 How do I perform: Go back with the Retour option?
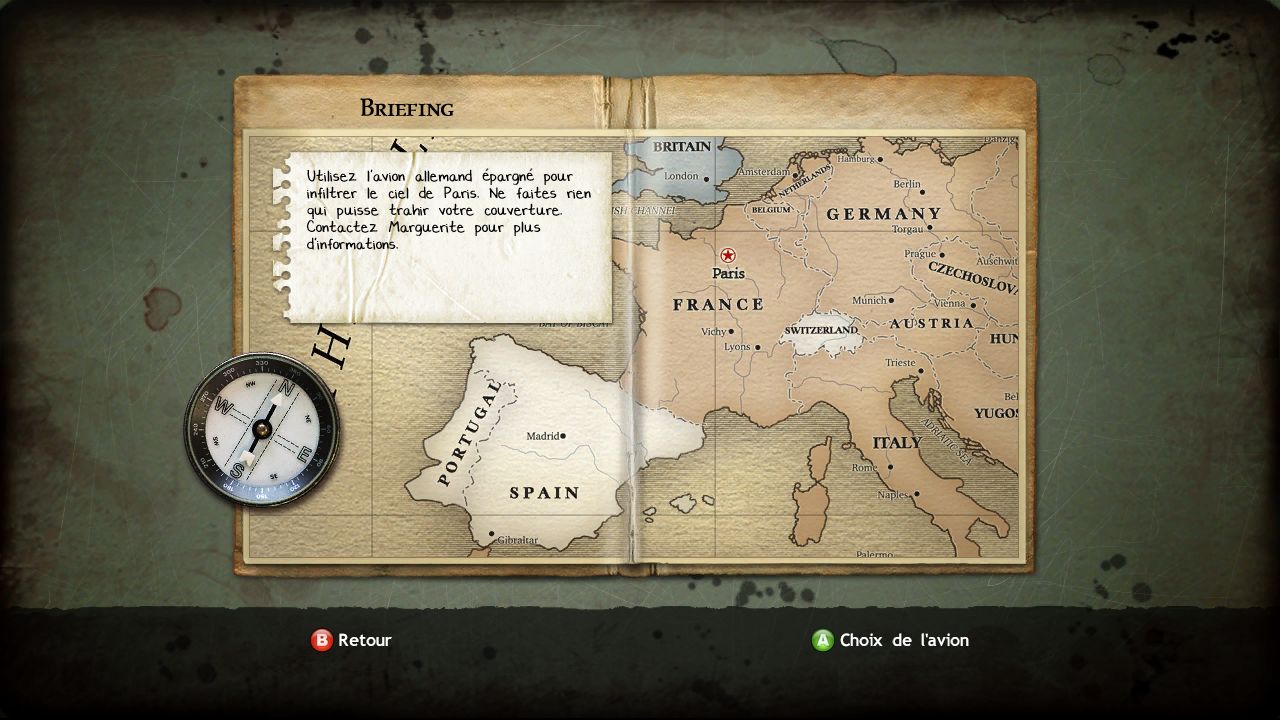(x=352, y=640)
